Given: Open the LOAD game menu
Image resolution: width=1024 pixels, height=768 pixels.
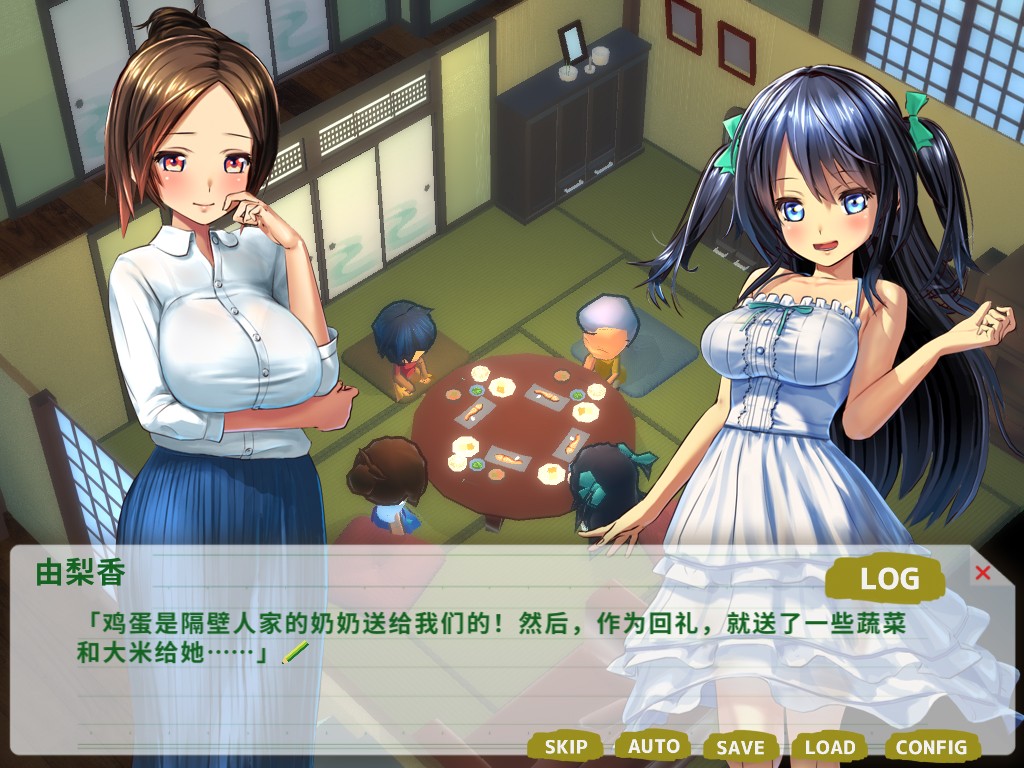Looking at the screenshot, I should 830,747.
